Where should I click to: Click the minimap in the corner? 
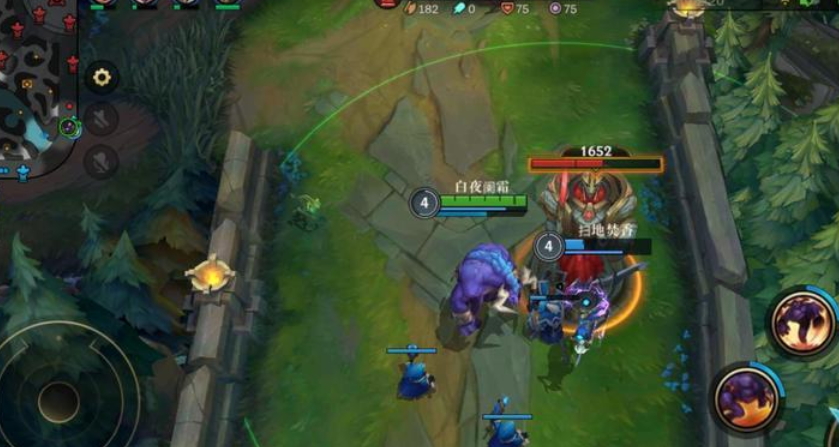tap(38, 88)
